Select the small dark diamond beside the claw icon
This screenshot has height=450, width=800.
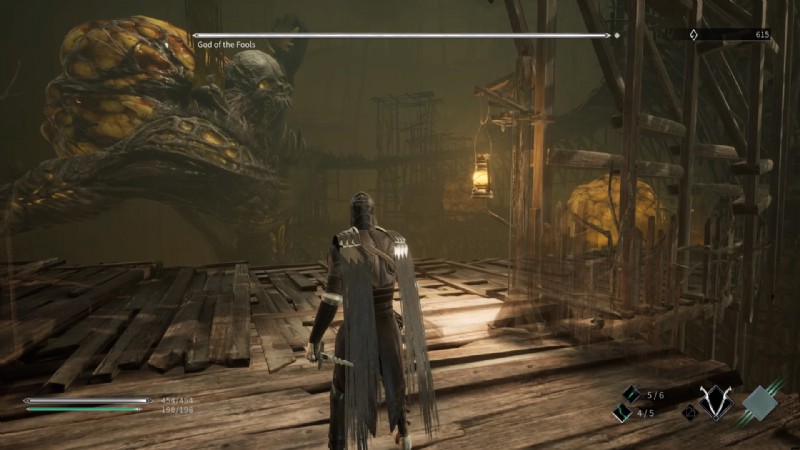point(688,412)
